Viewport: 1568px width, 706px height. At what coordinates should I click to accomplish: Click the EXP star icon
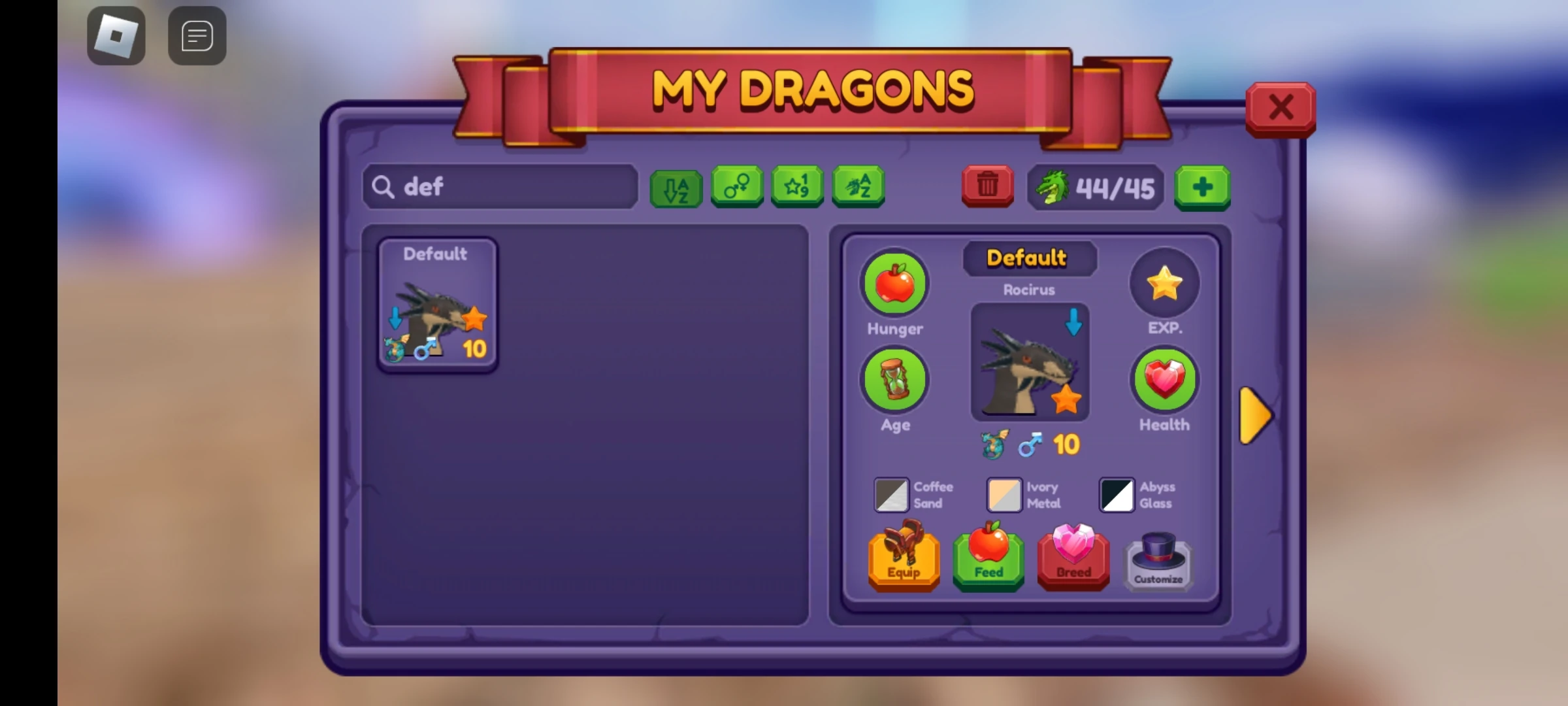(x=1164, y=281)
